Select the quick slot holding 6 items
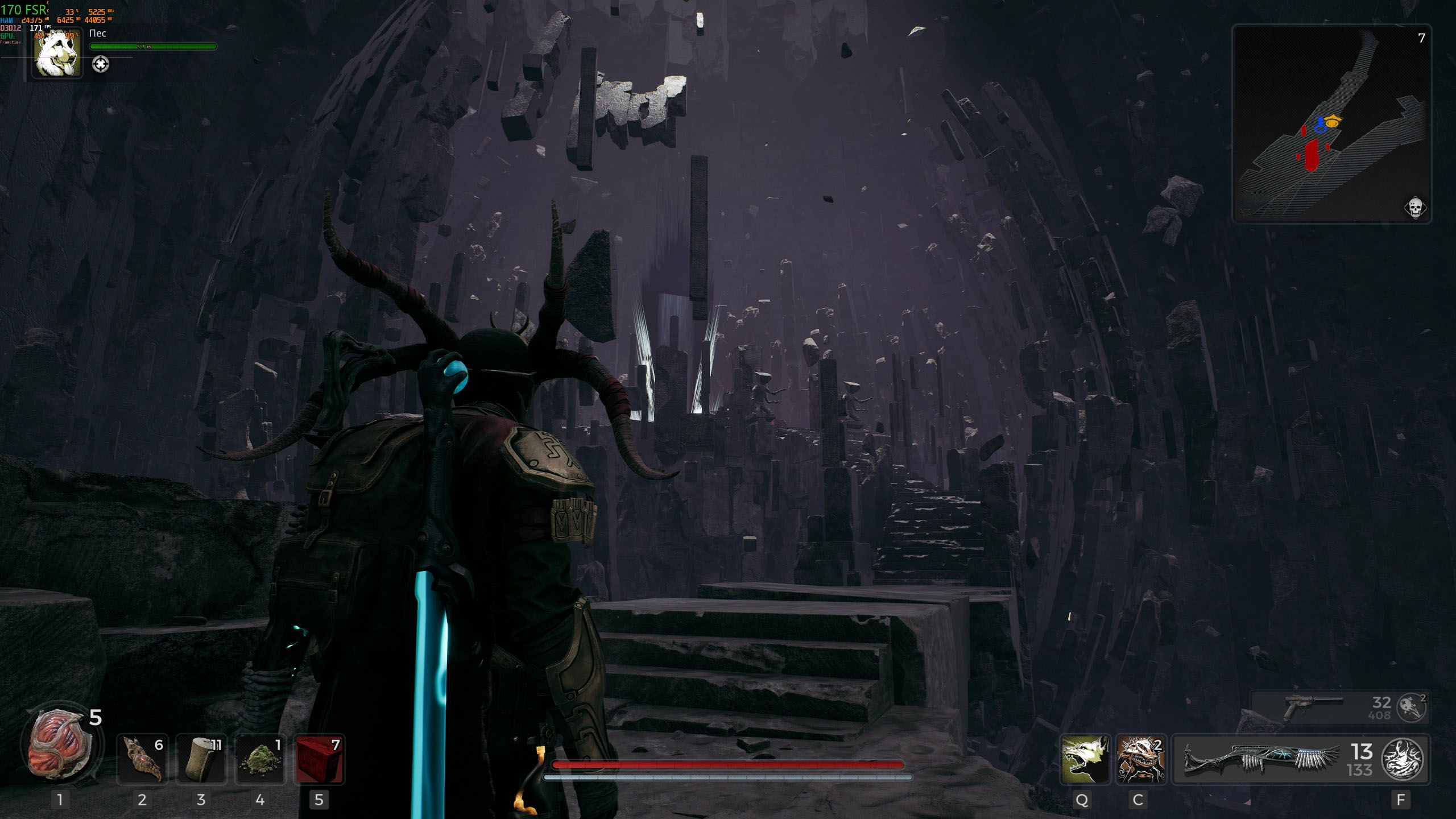Image resolution: width=1456 pixels, height=819 pixels. point(142,760)
